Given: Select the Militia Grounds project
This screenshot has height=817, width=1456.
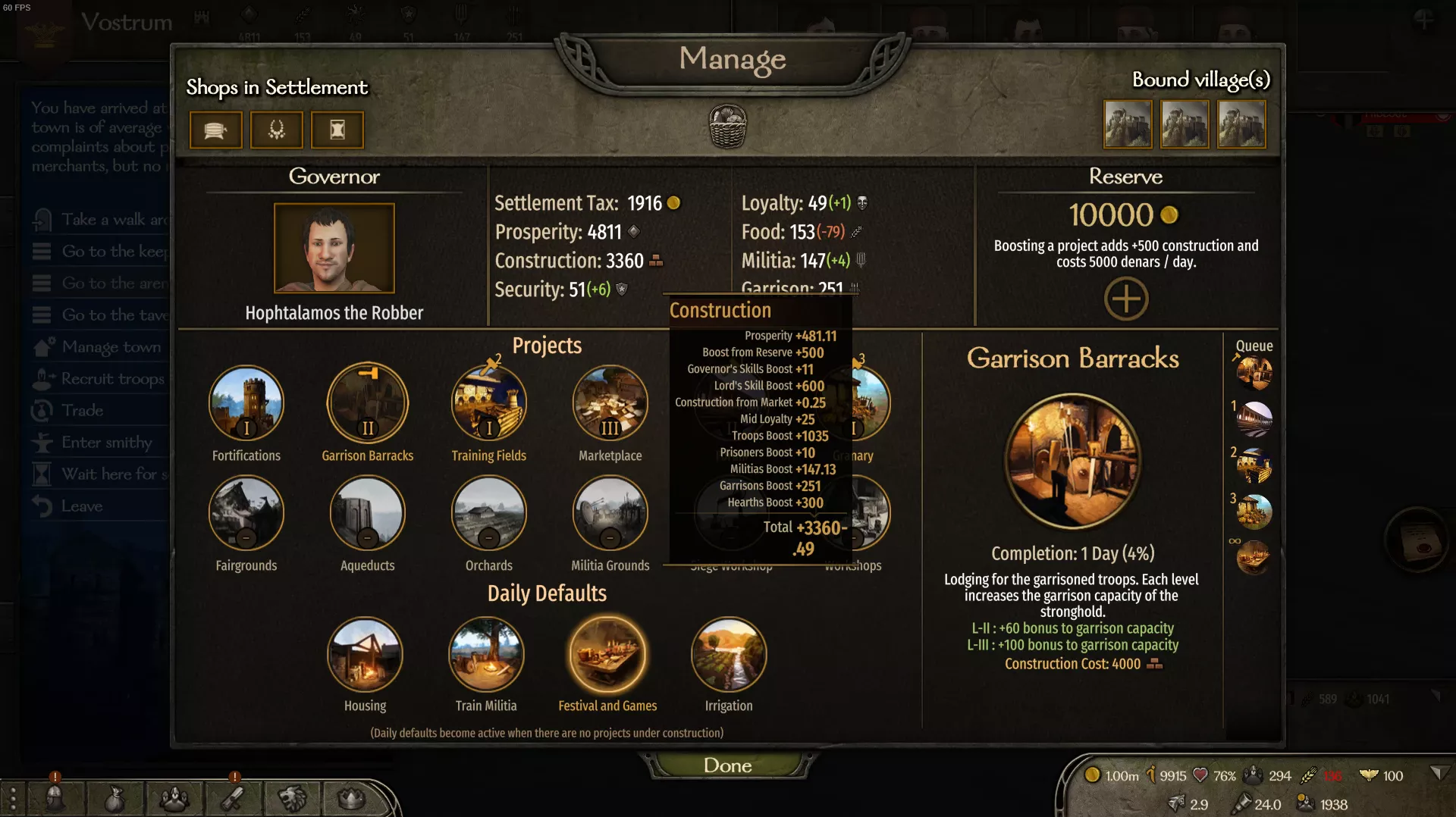Looking at the screenshot, I should point(610,513).
